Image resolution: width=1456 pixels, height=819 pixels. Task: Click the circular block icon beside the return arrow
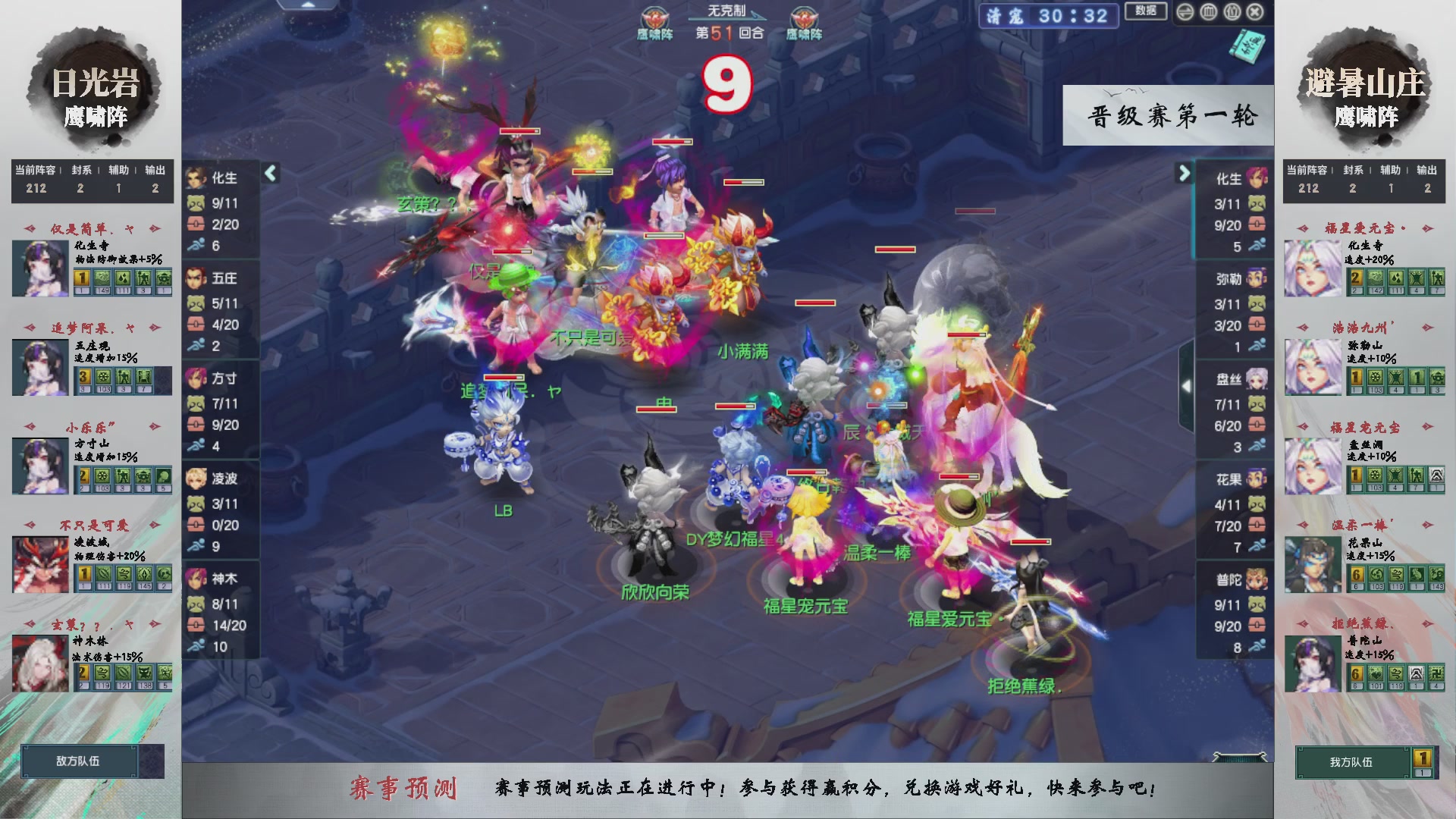tap(1209, 12)
